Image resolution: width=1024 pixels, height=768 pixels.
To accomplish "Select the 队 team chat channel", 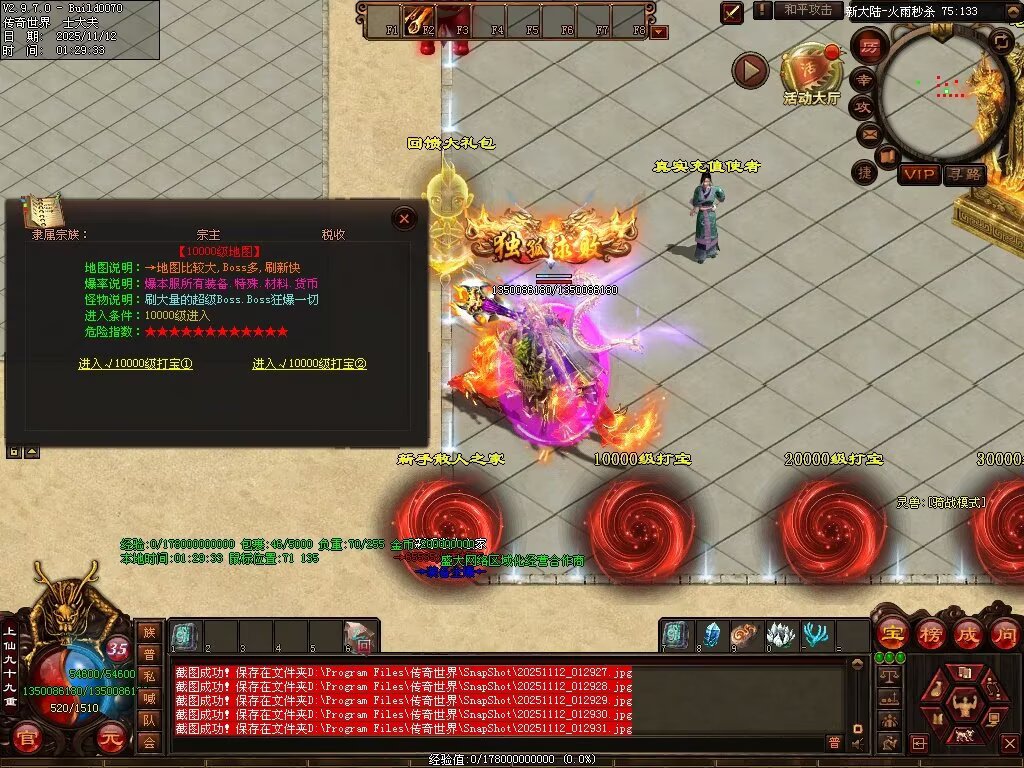I will click(x=148, y=719).
